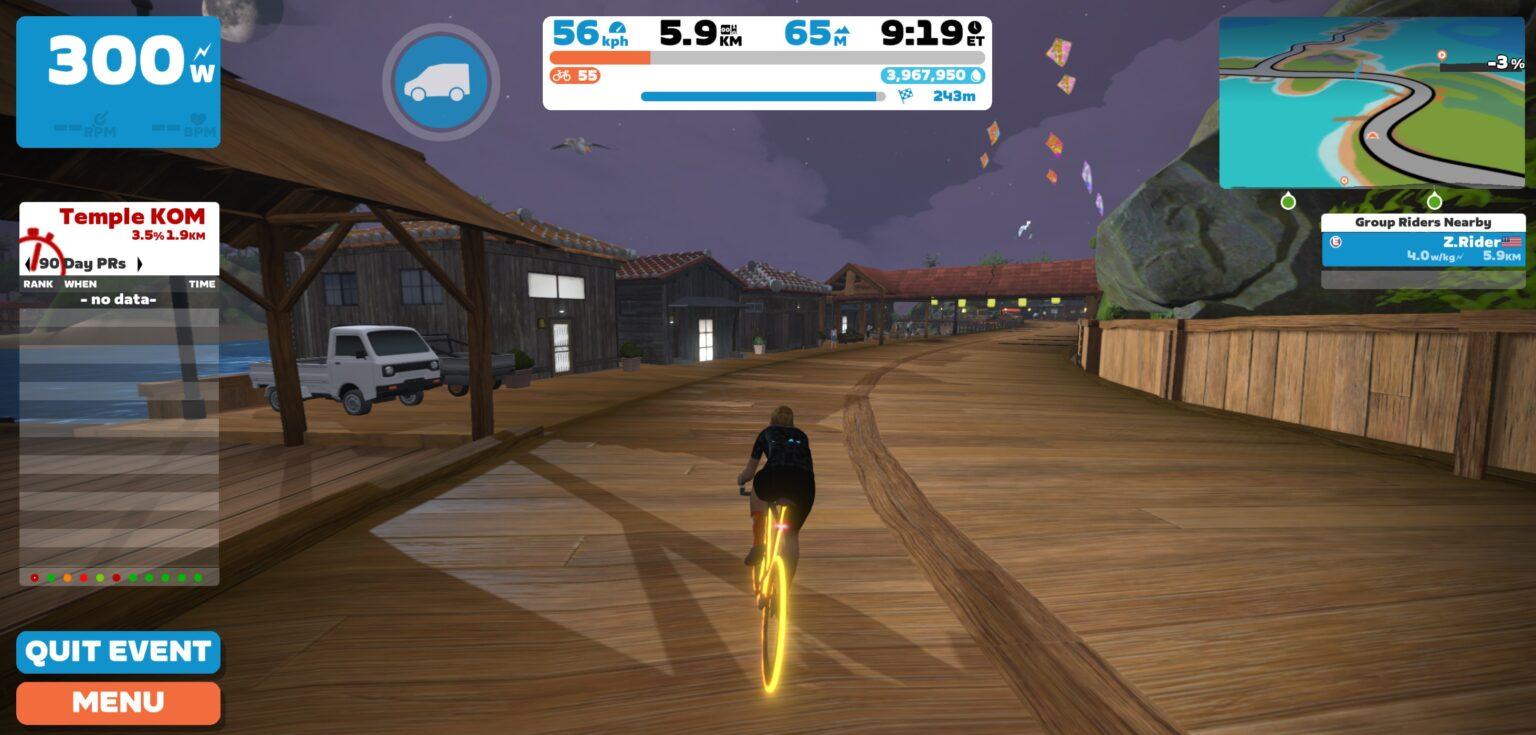Click the Temple KOM segment title
The height and width of the screenshot is (735, 1536).
(131, 216)
